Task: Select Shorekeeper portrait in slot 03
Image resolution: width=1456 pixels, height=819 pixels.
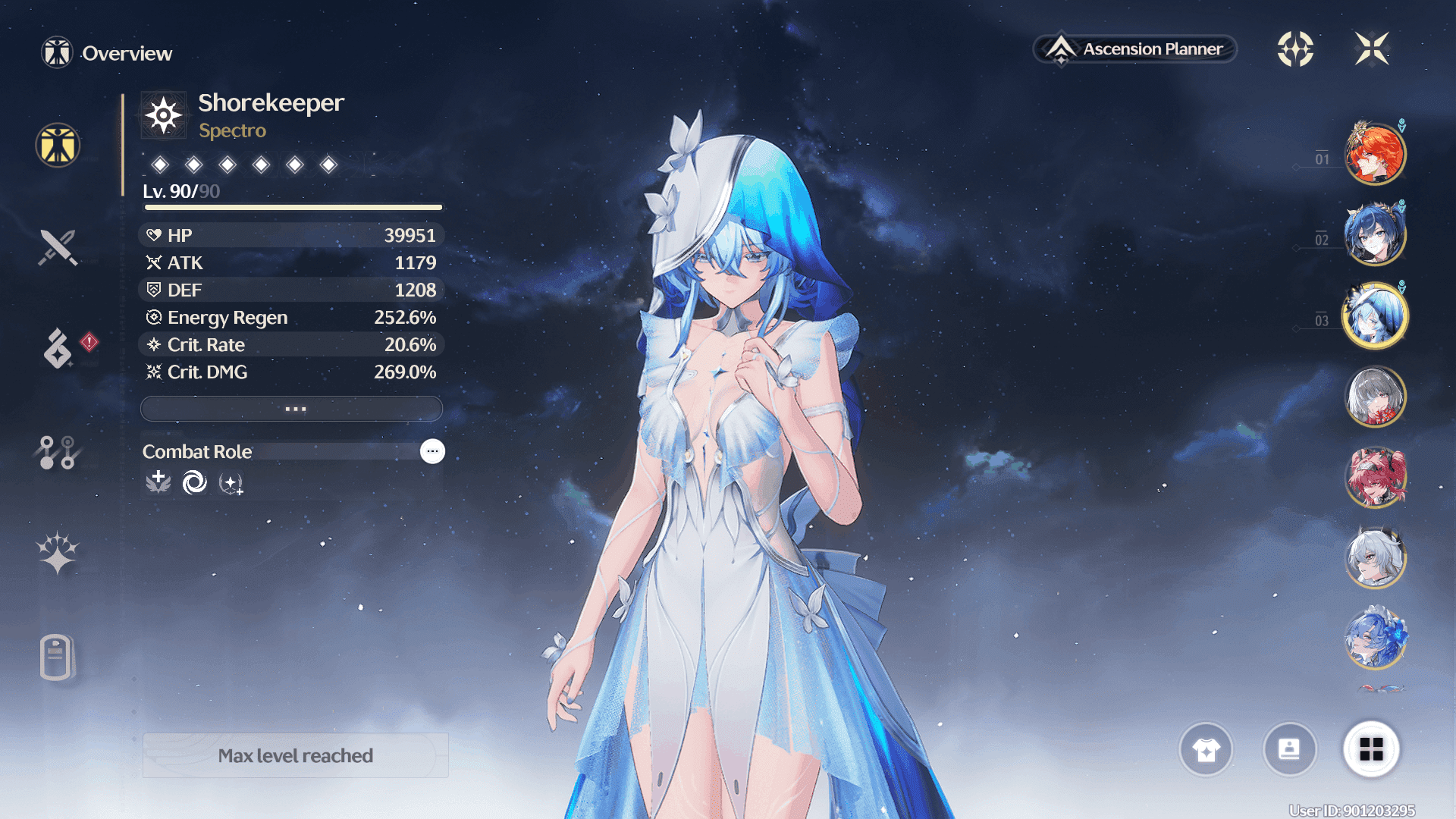Action: click(1375, 315)
